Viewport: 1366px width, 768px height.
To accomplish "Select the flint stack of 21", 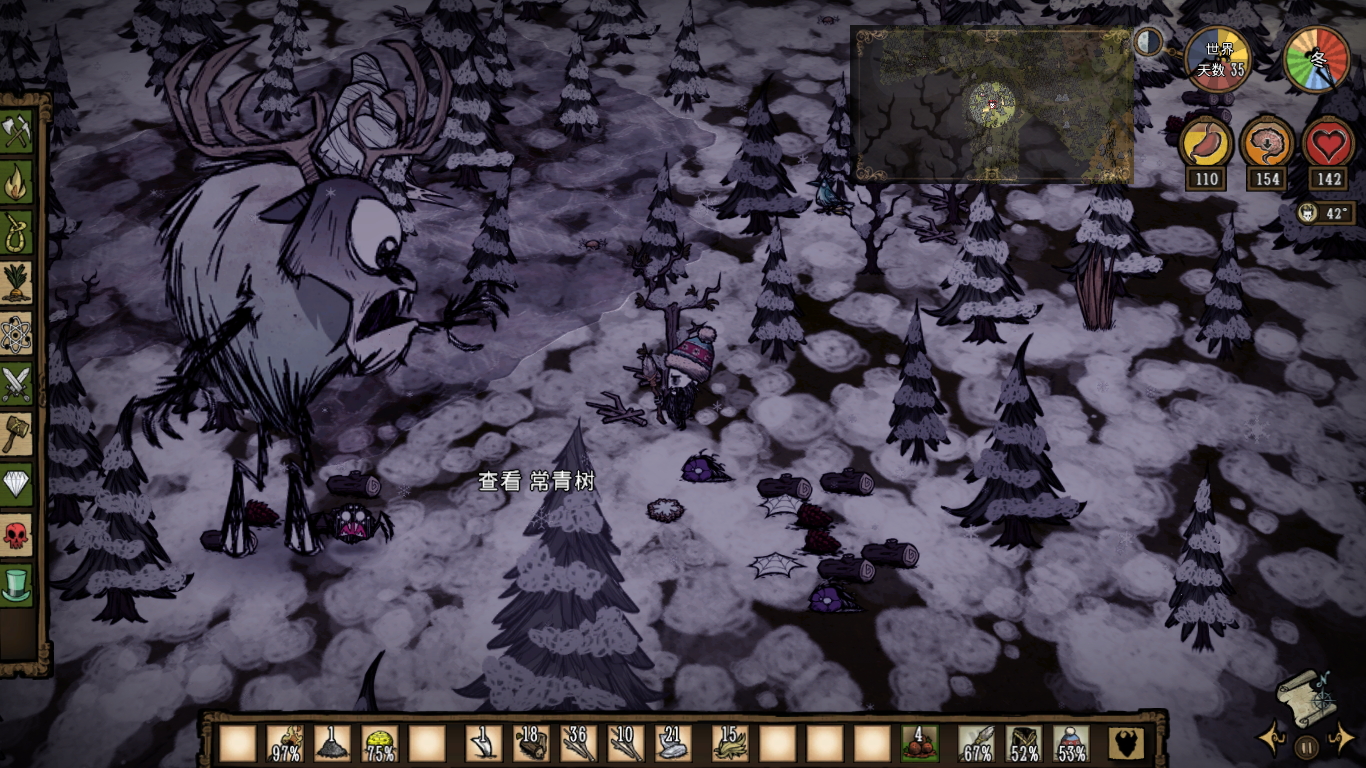I will [x=672, y=743].
